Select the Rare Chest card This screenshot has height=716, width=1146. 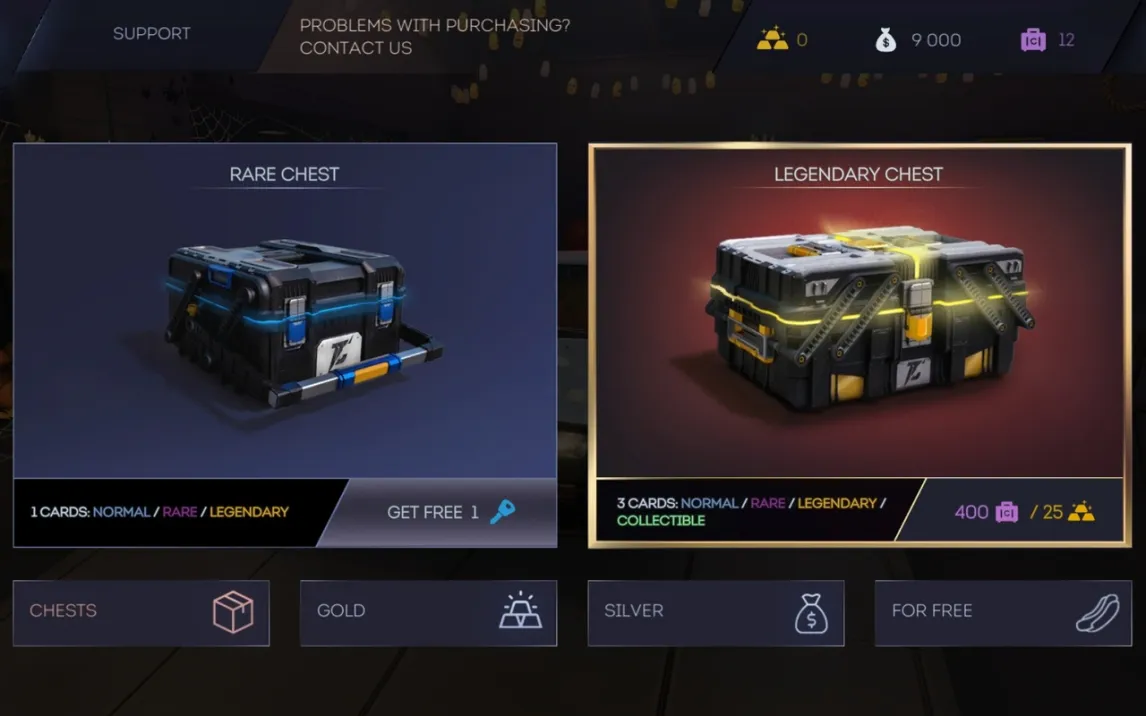click(284, 310)
